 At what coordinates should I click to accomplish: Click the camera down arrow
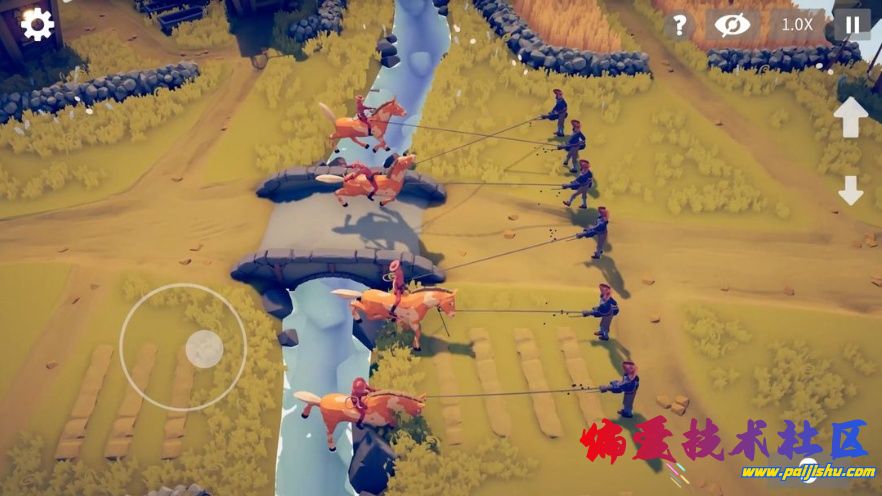click(x=851, y=190)
